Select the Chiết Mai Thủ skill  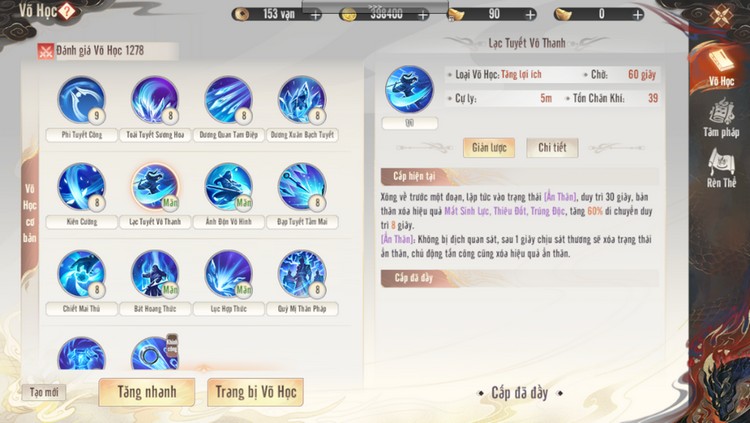(81, 274)
